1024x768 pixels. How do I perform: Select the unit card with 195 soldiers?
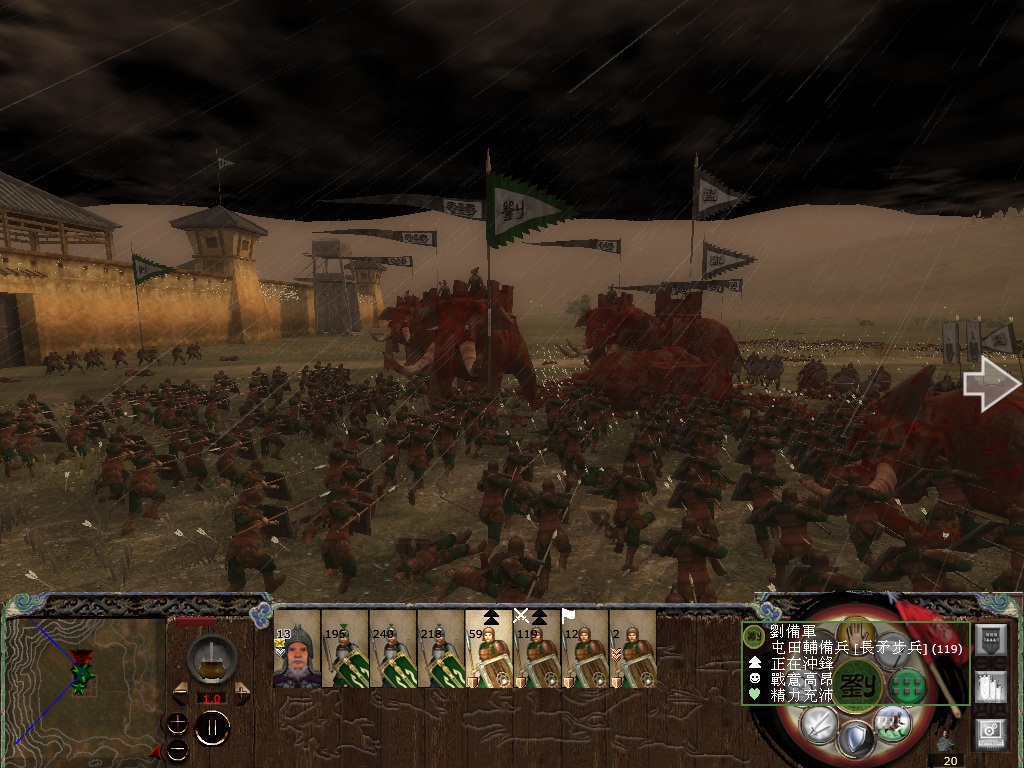pyautogui.click(x=345, y=650)
